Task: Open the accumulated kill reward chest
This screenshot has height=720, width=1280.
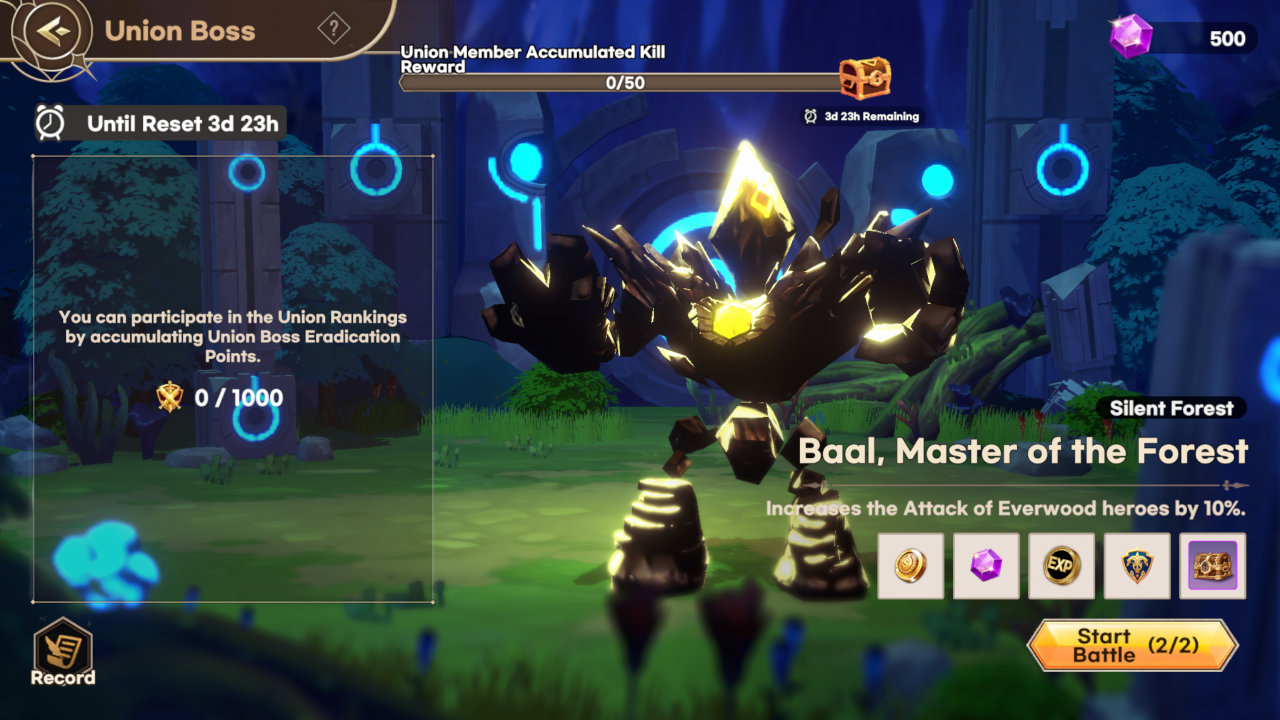Action: [864, 78]
